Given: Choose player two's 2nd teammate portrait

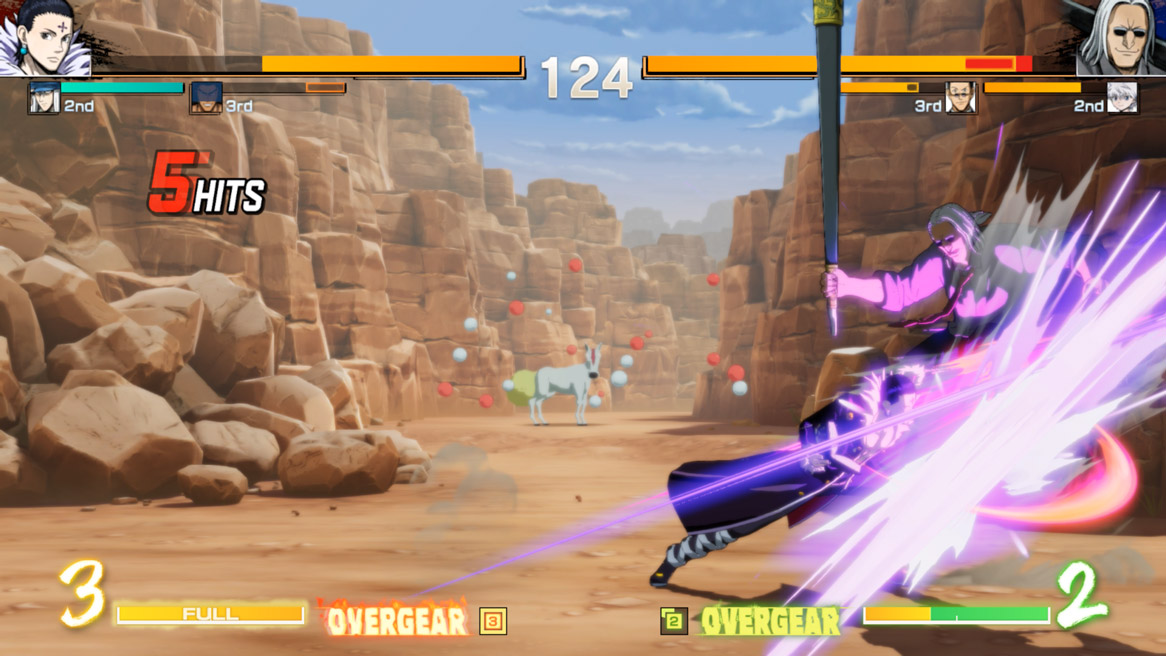Looking at the screenshot, I should click(x=1122, y=99).
